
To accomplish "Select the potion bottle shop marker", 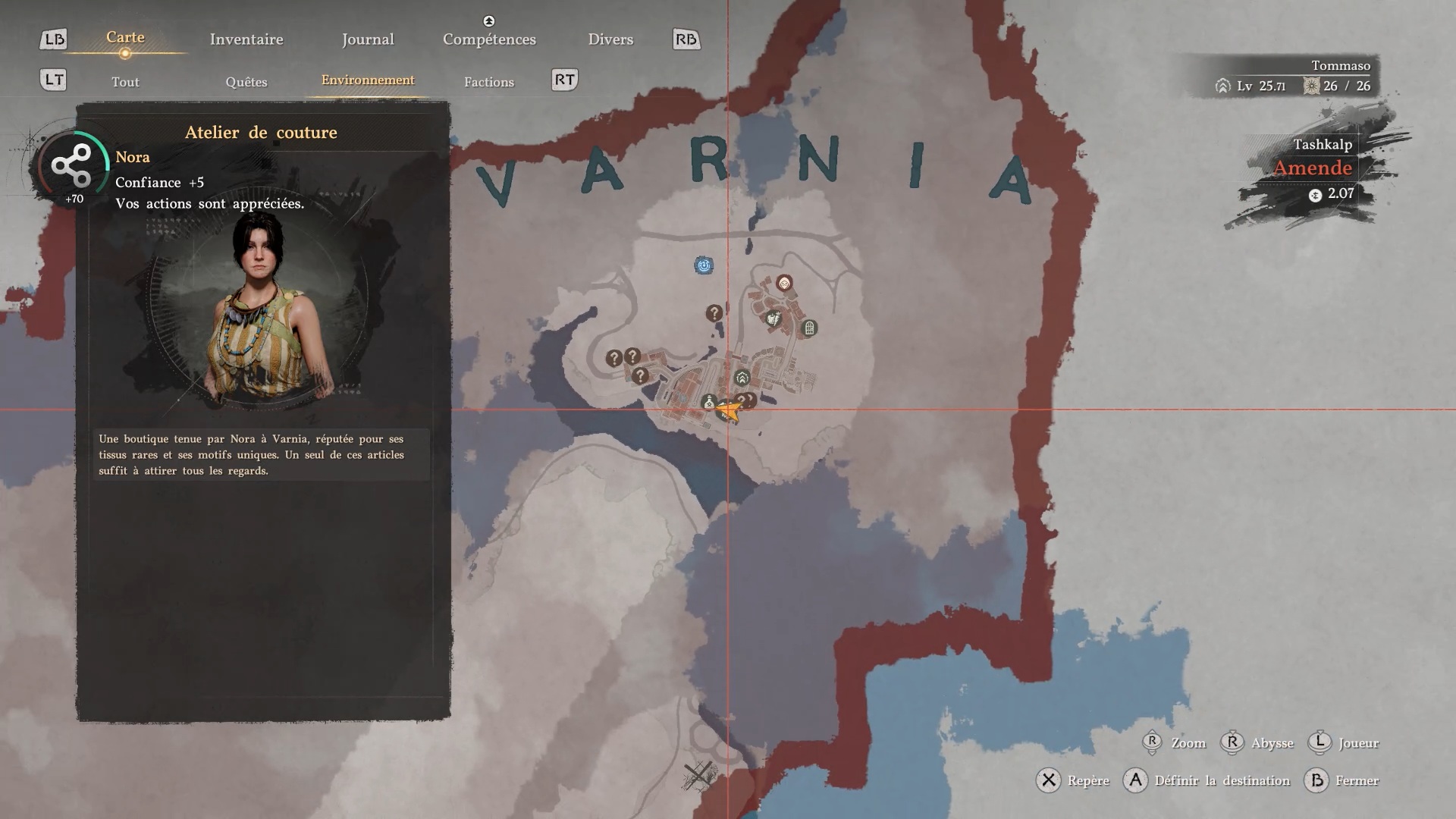I will click(709, 402).
